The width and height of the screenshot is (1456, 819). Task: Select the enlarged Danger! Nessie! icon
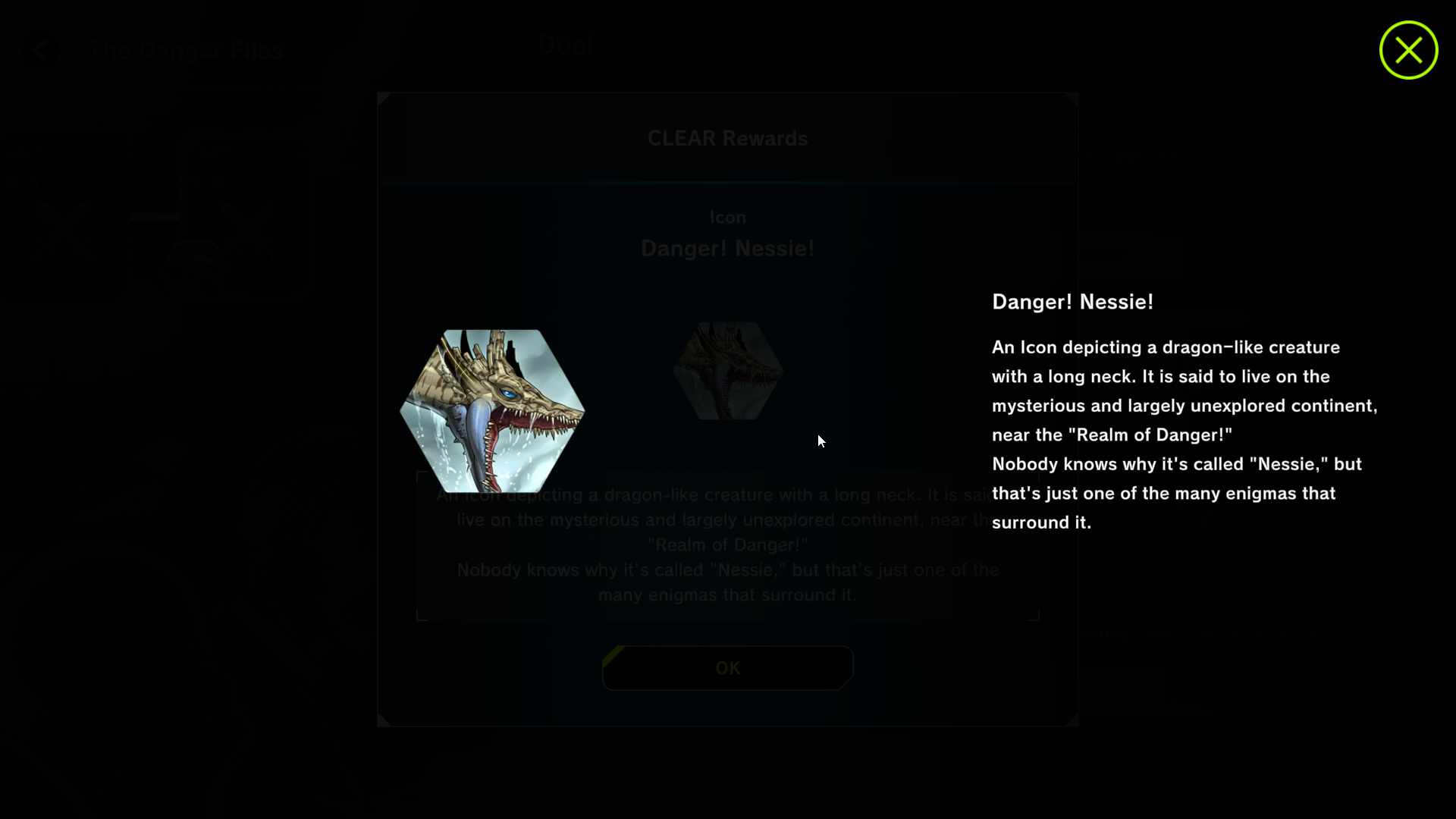pyautogui.click(x=492, y=410)
